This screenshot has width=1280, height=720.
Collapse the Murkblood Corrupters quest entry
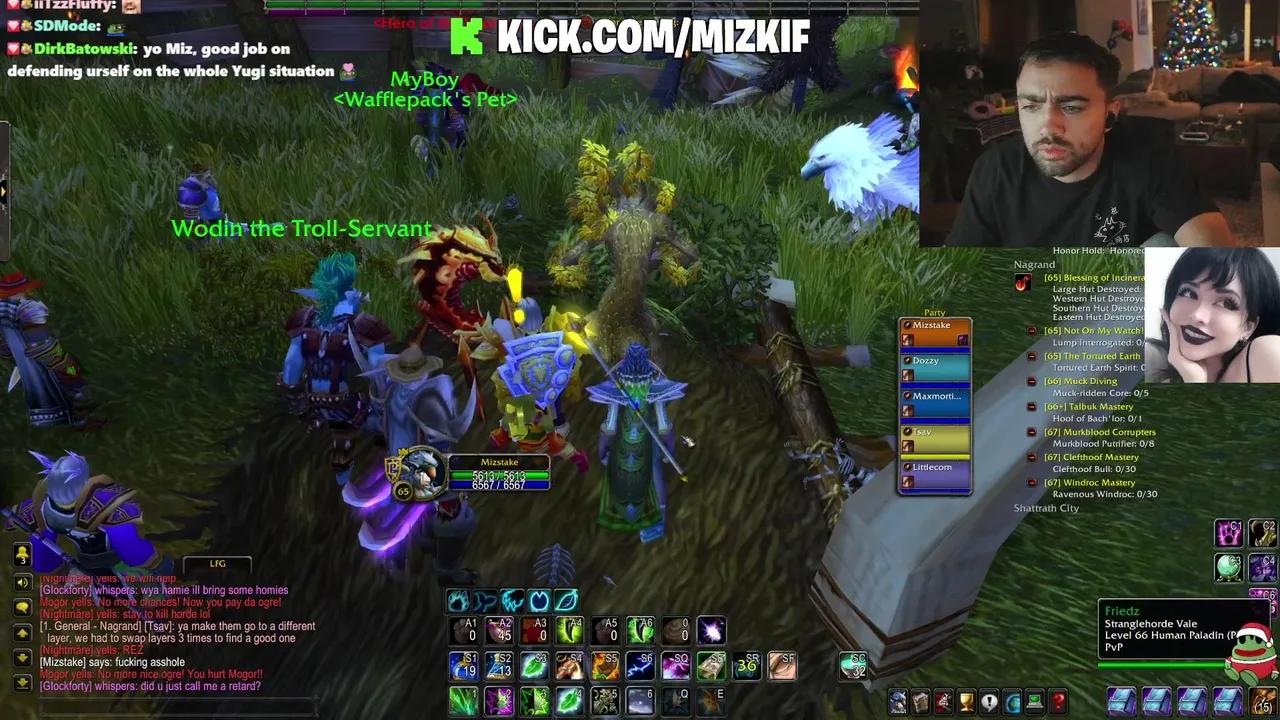(x=1031, y=432)
